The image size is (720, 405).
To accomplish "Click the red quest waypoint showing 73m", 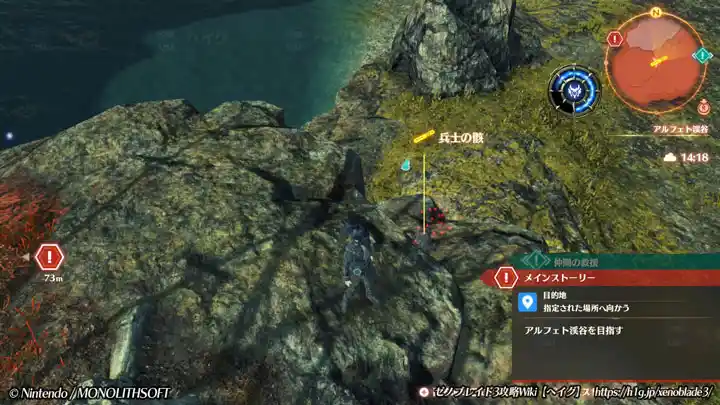I will pos(48,257).
